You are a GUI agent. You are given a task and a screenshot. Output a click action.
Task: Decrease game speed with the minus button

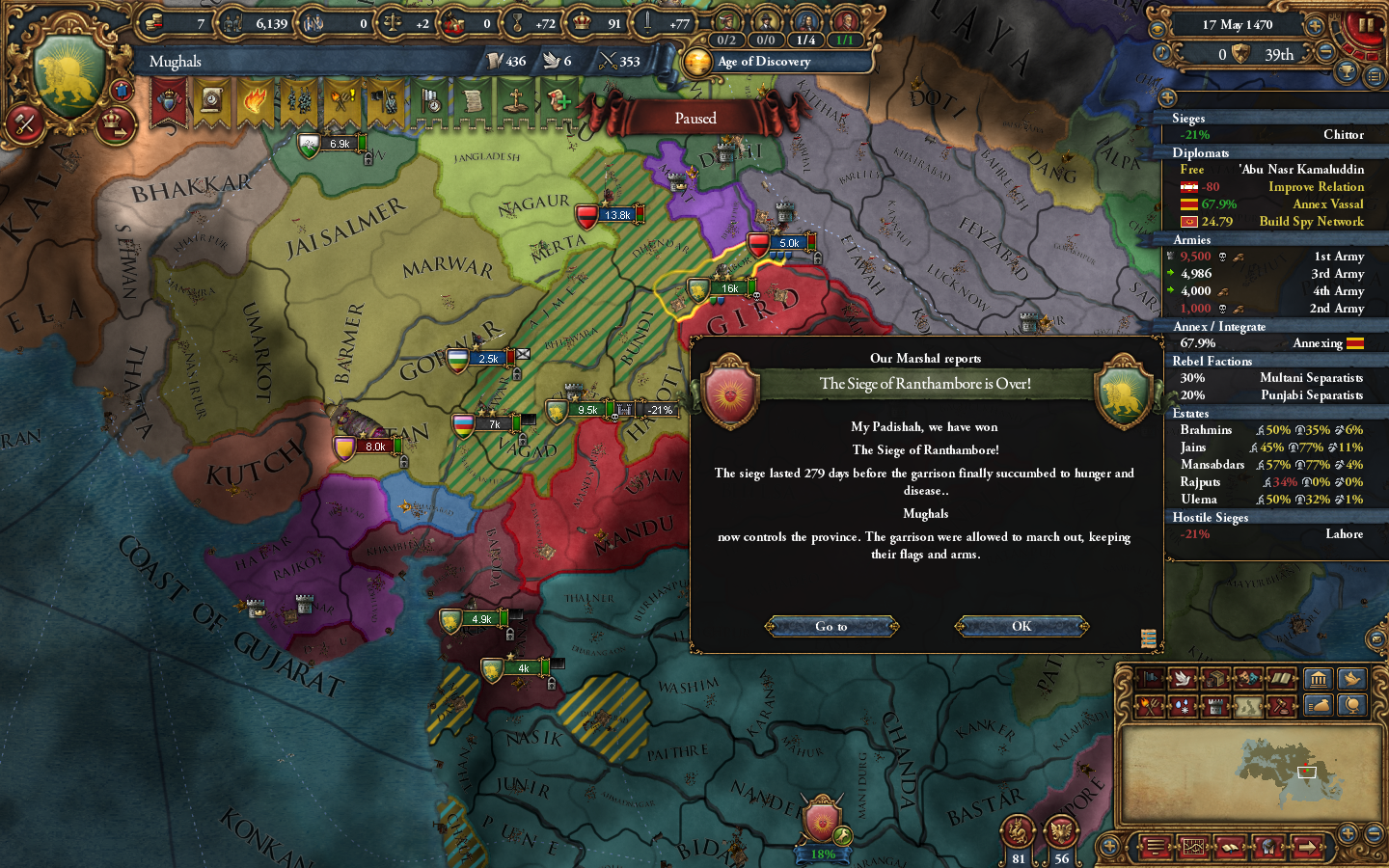coord(1325,51)
